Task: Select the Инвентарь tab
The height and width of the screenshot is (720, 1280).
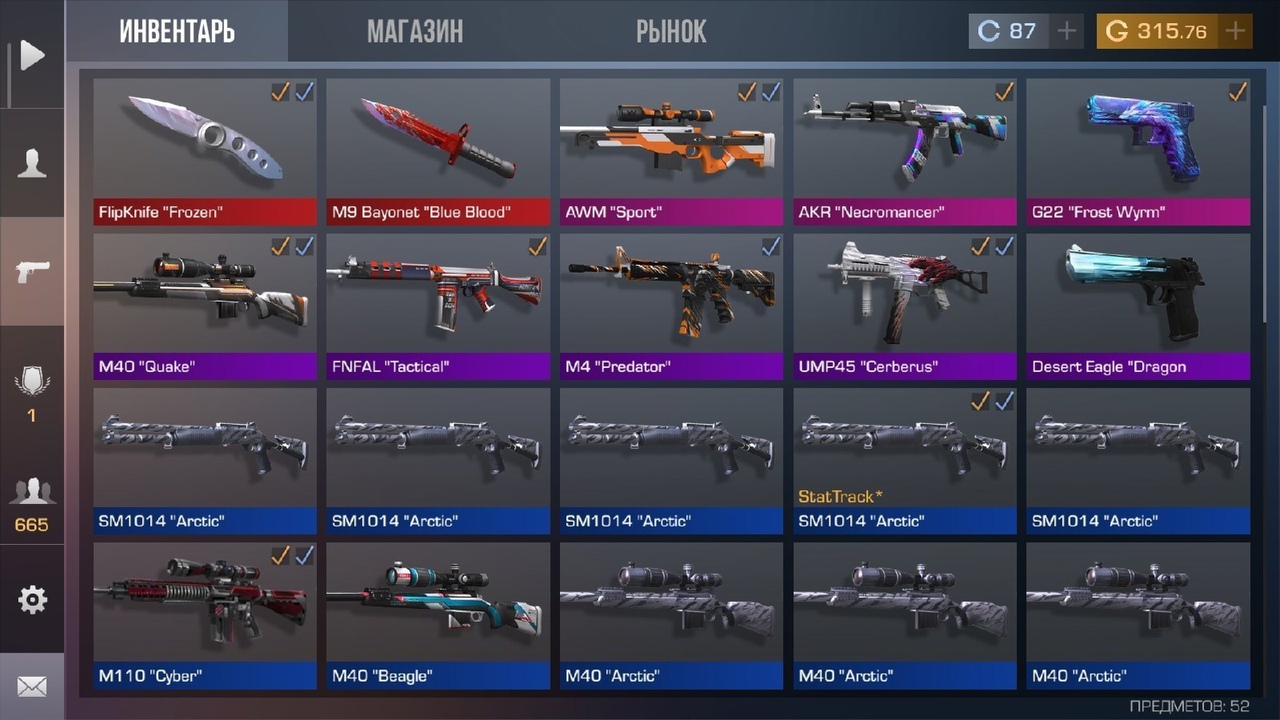Action: 177,31
